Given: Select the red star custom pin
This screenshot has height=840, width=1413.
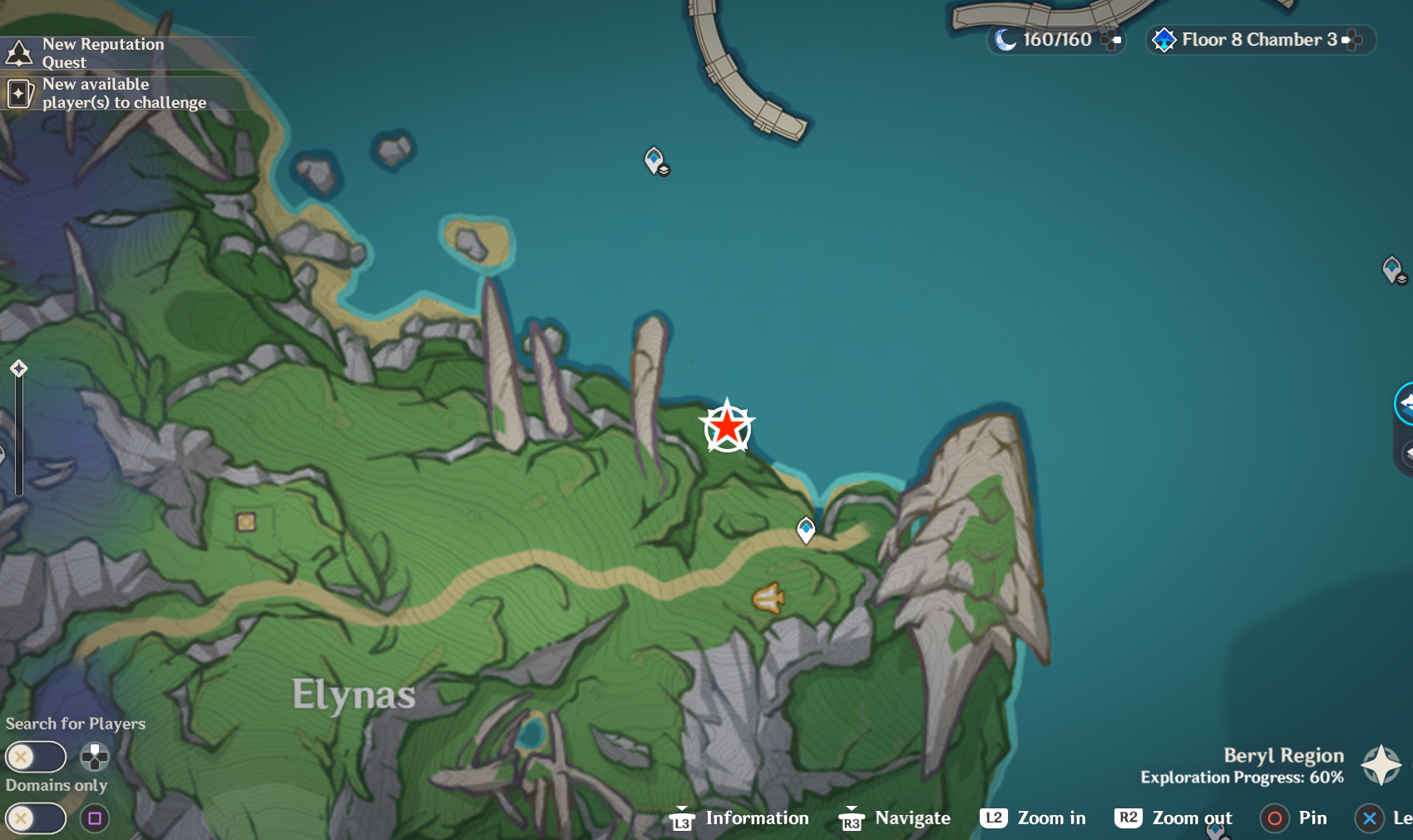Looking at the screenshot, I should click(x=727, y=427).
